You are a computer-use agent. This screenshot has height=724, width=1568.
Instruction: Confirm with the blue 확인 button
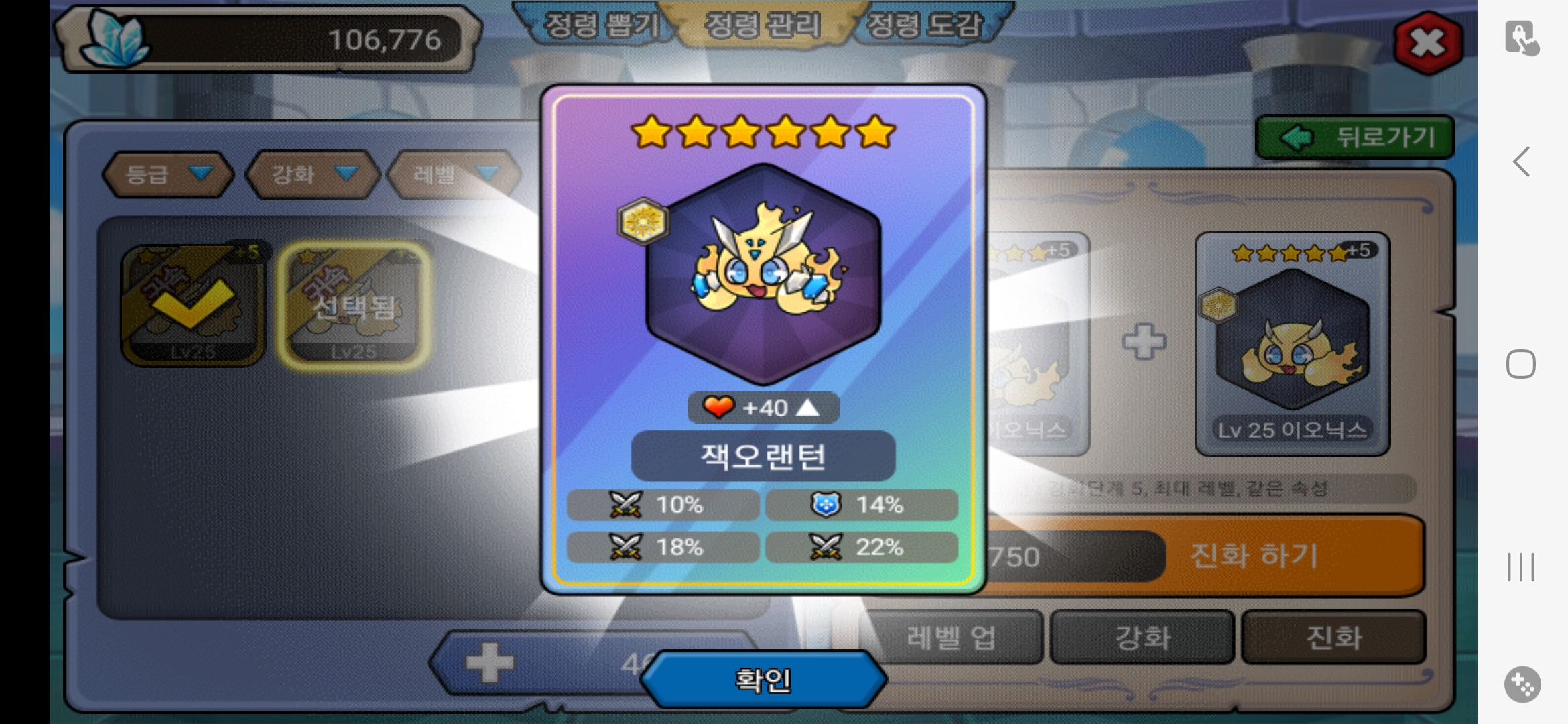point(763,680)
